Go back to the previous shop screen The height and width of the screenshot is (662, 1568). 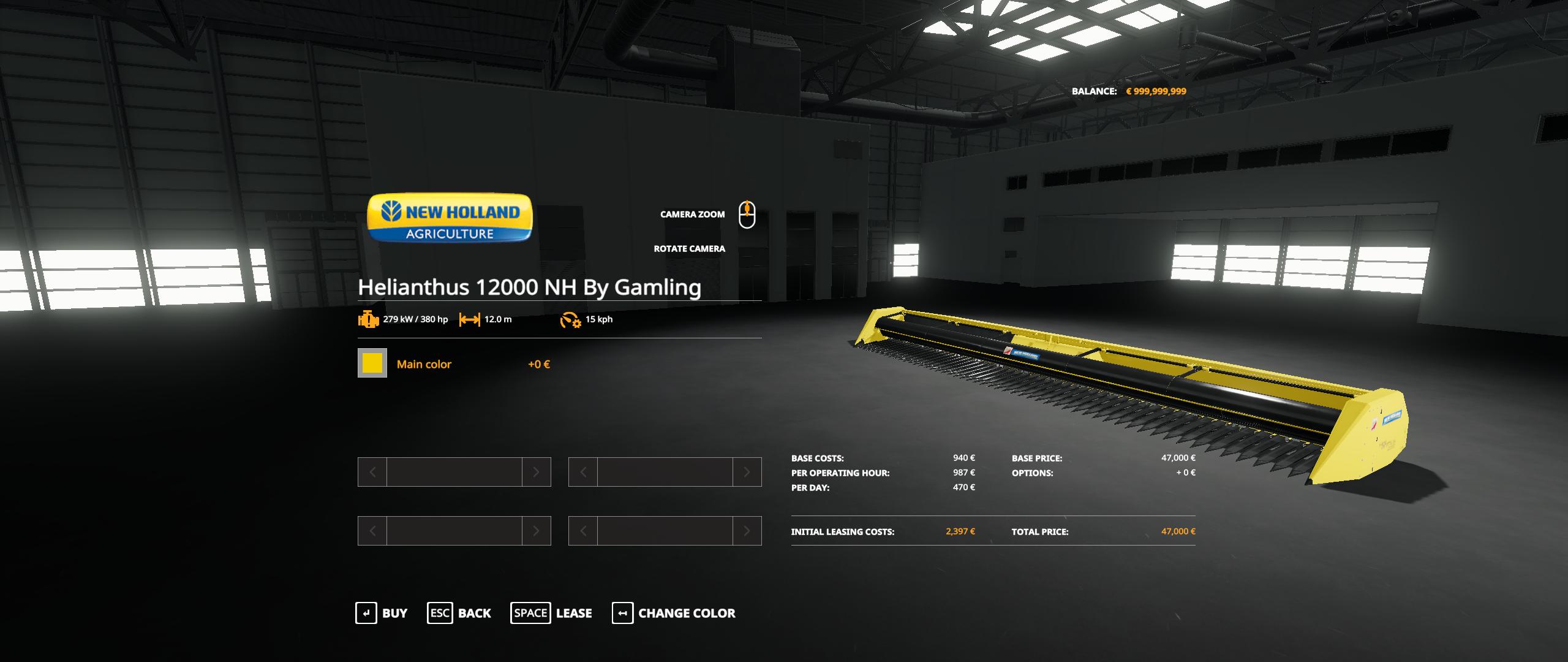tap(459, 613)
